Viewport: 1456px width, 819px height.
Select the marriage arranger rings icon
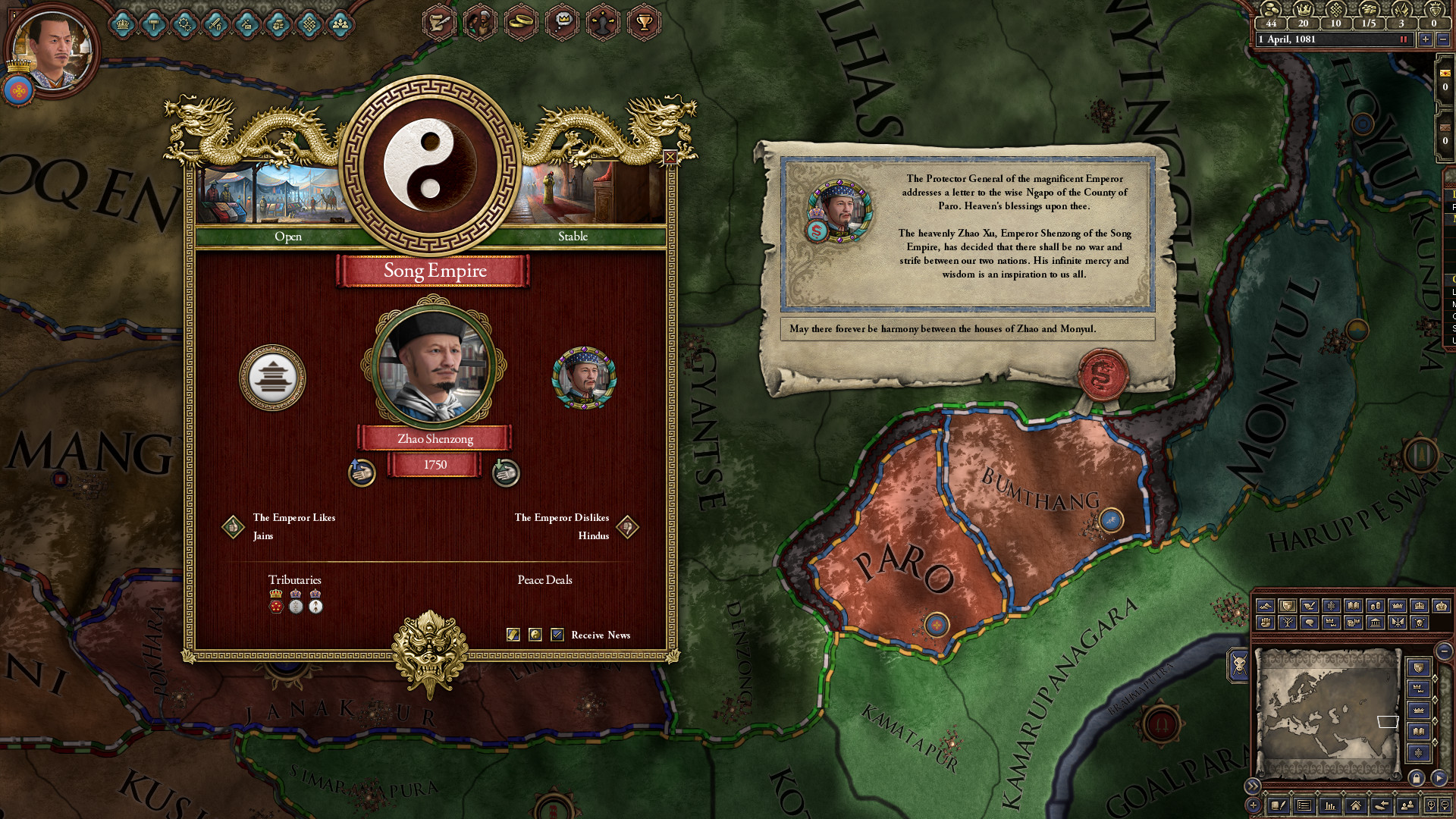point(521,21)
